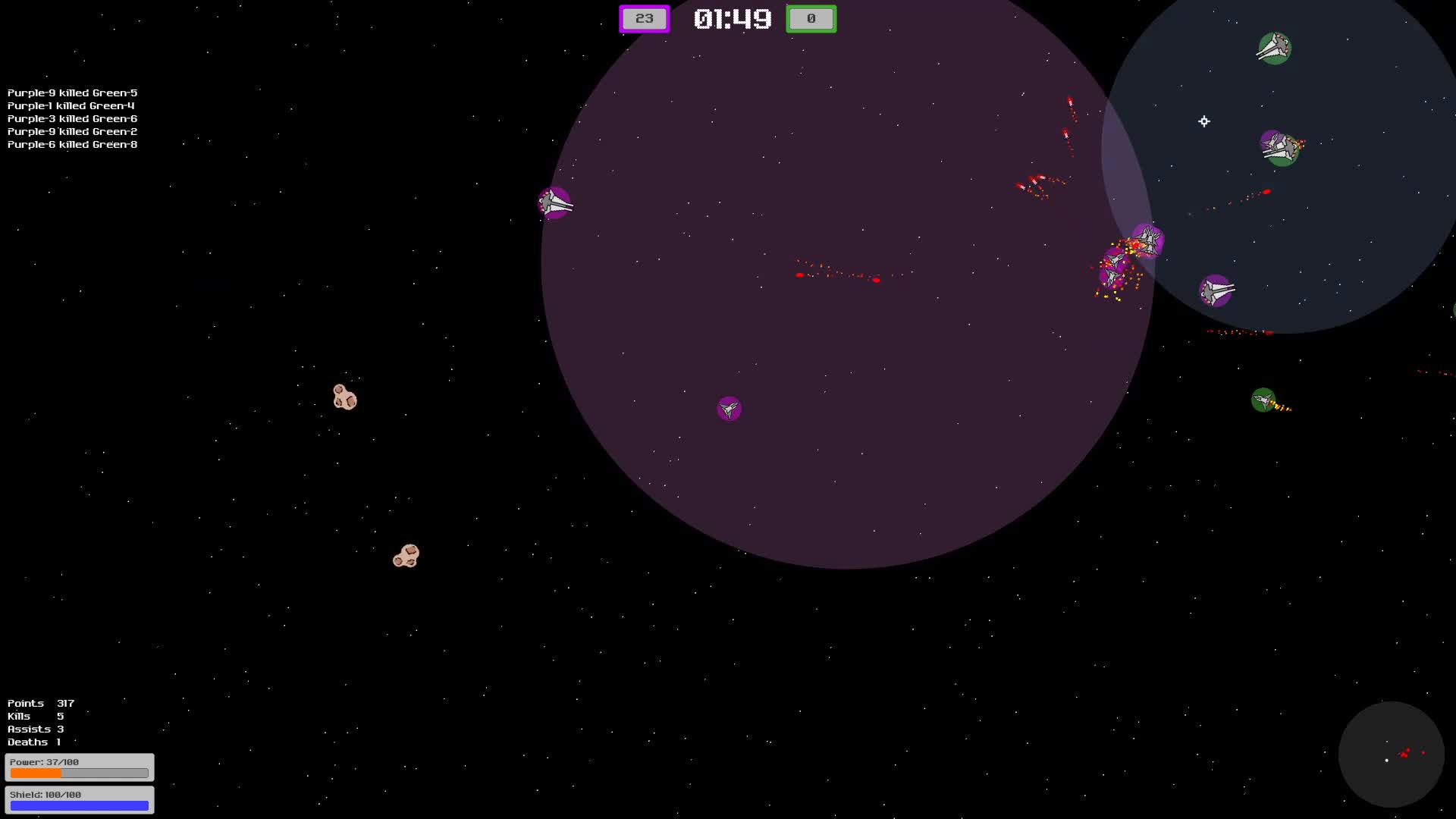This screenshot has height=819, width=1456.
Task: Click the green ship at the top right
Action: tap(1274, 47)
